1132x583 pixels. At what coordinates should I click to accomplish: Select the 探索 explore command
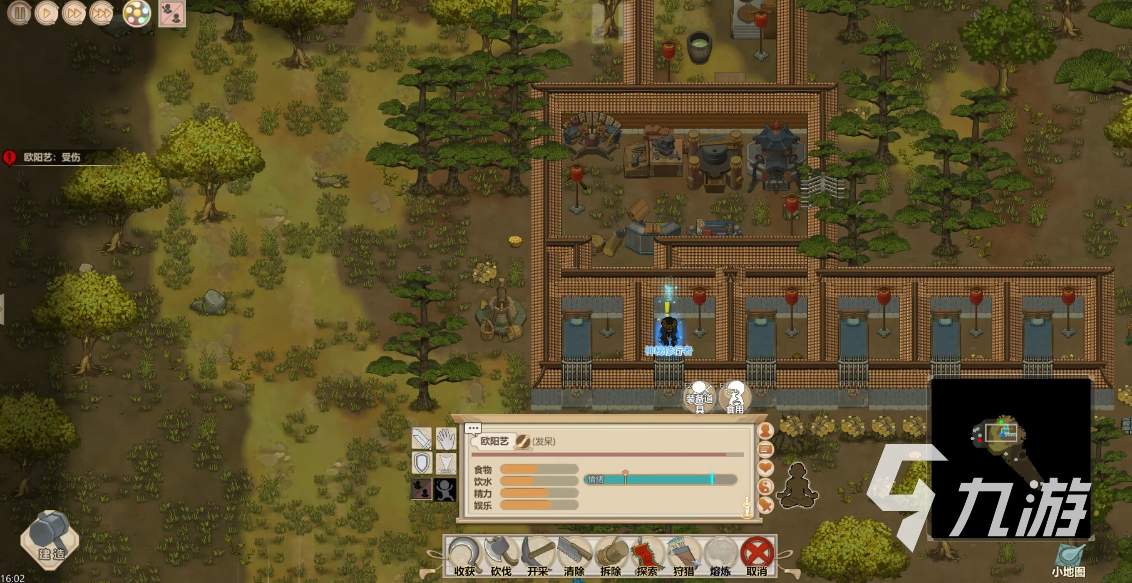646,555
